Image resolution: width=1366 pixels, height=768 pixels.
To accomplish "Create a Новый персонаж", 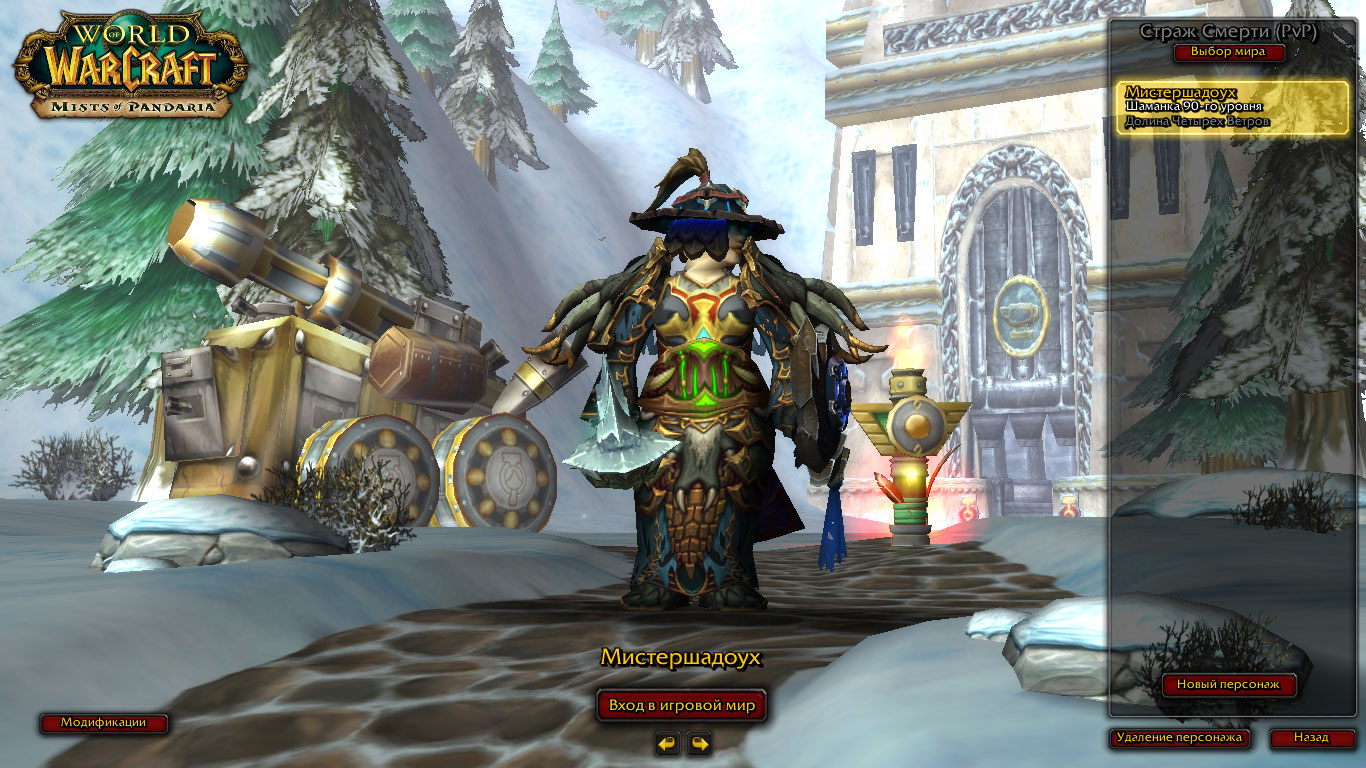I will pos(1229,685).
